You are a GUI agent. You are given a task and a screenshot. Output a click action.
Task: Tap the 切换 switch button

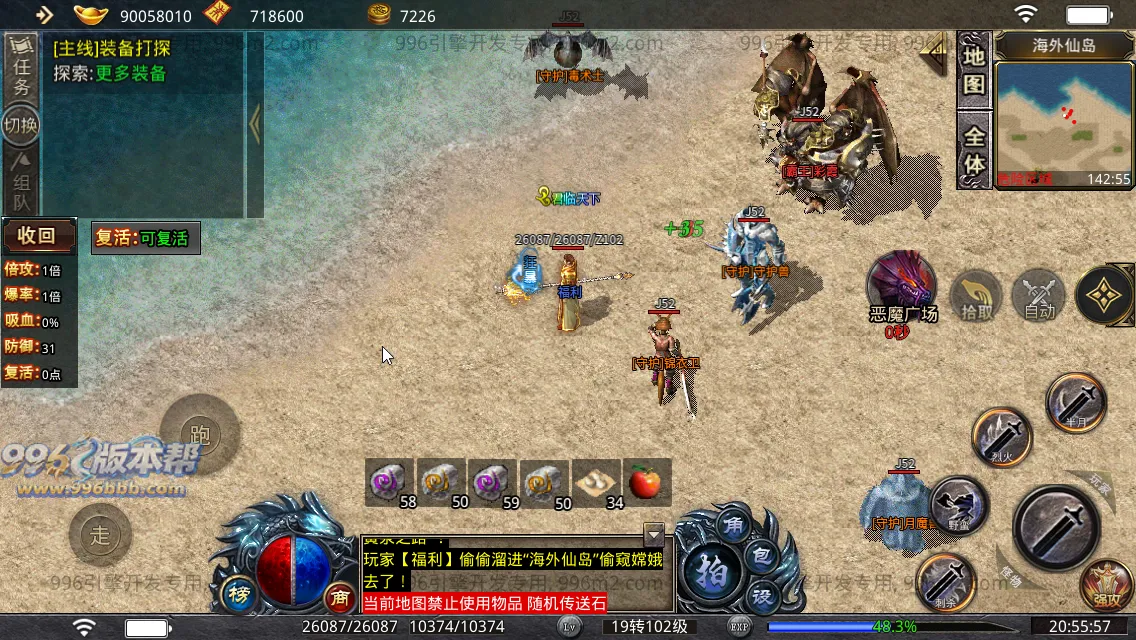(21, 126)
